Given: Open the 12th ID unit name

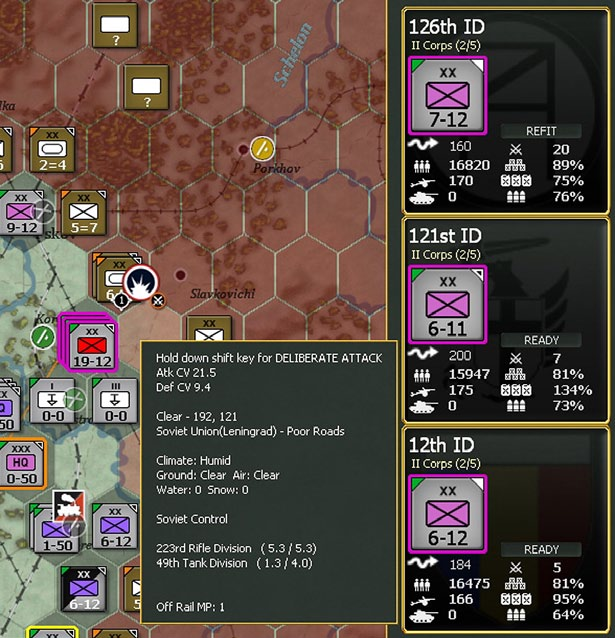Looking at the screenshot, I should (x=440, y=444).
